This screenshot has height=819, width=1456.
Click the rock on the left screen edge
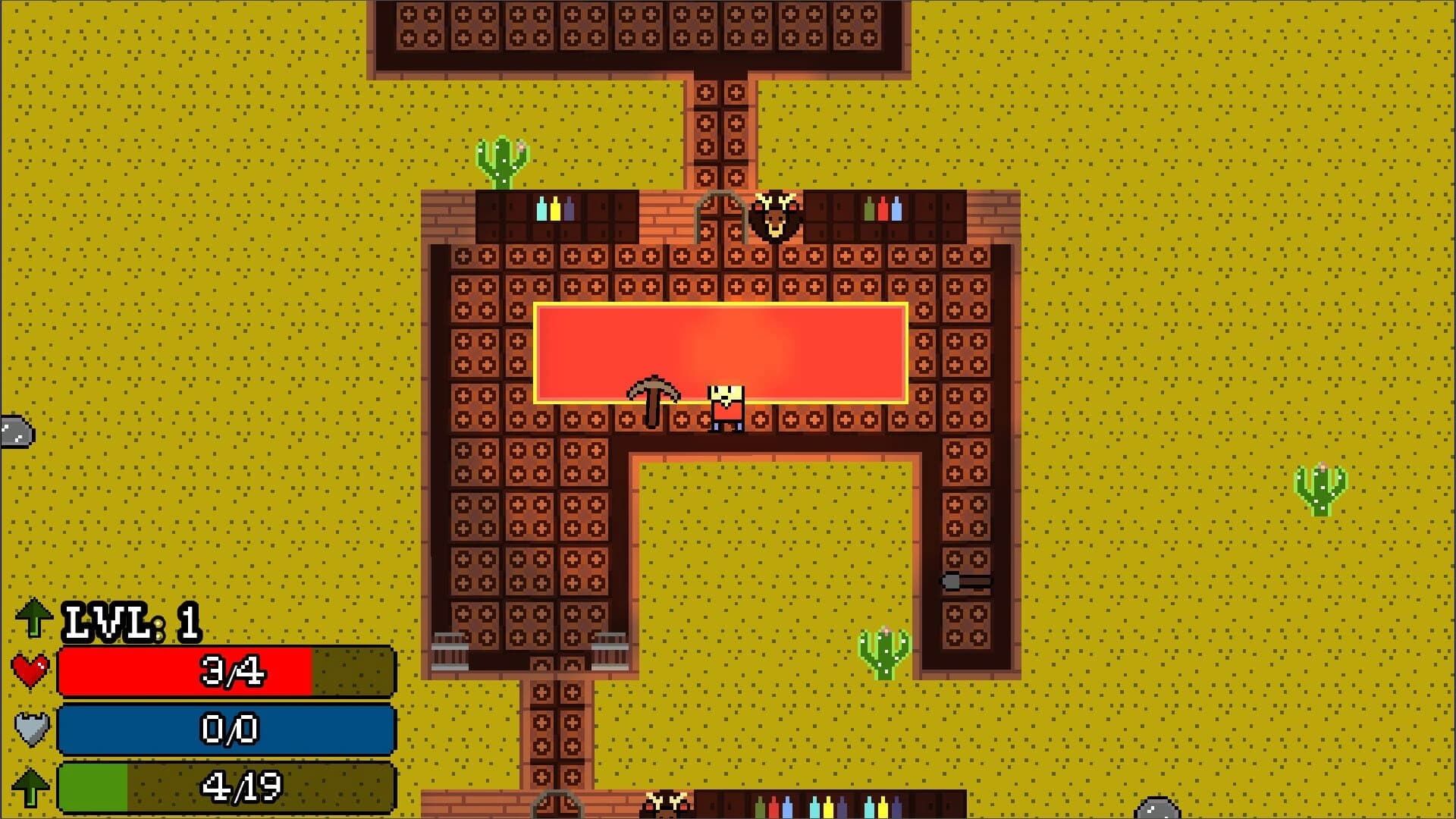coord(15,432)
